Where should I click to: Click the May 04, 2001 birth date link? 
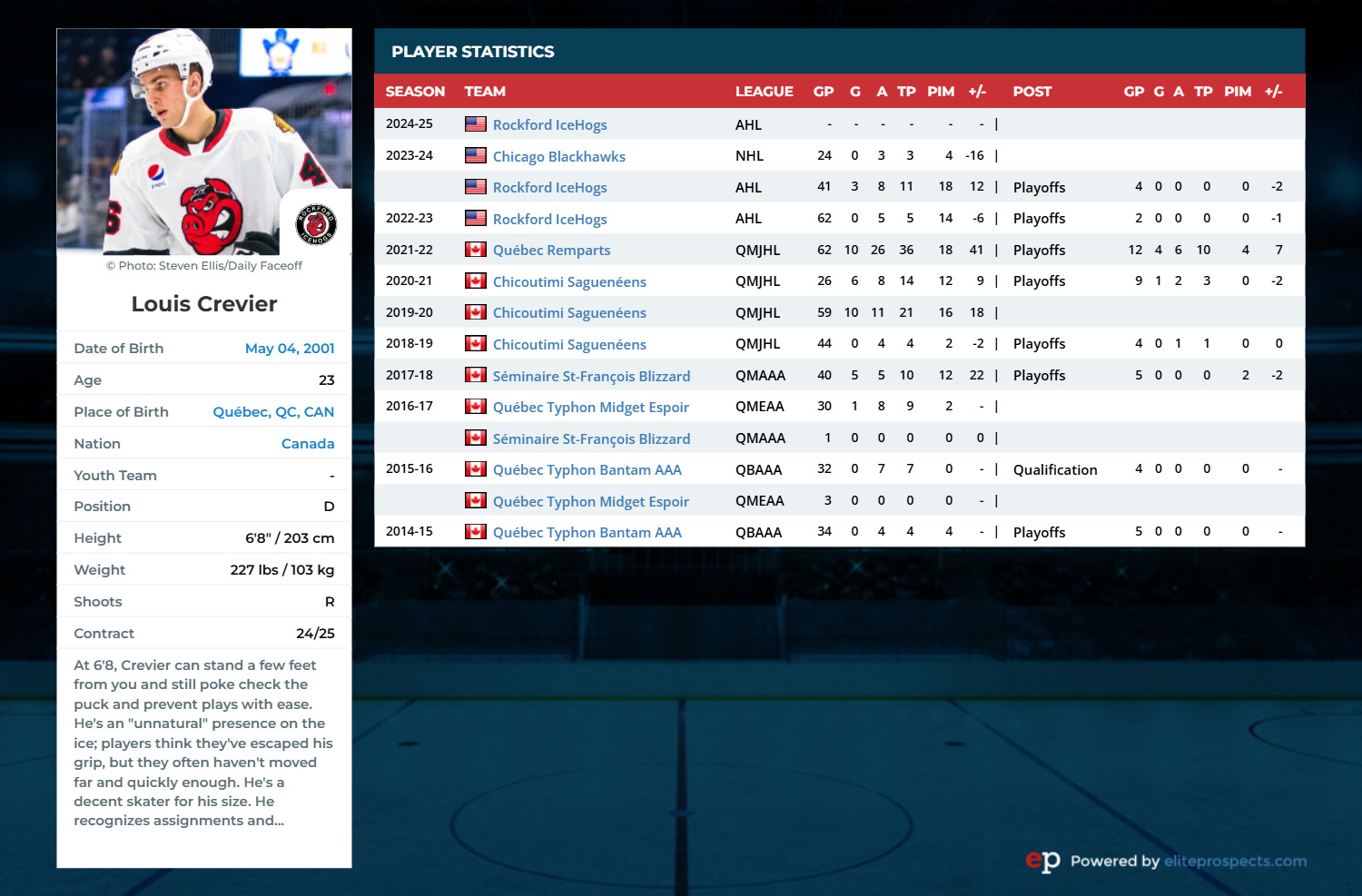coord(290,349)
